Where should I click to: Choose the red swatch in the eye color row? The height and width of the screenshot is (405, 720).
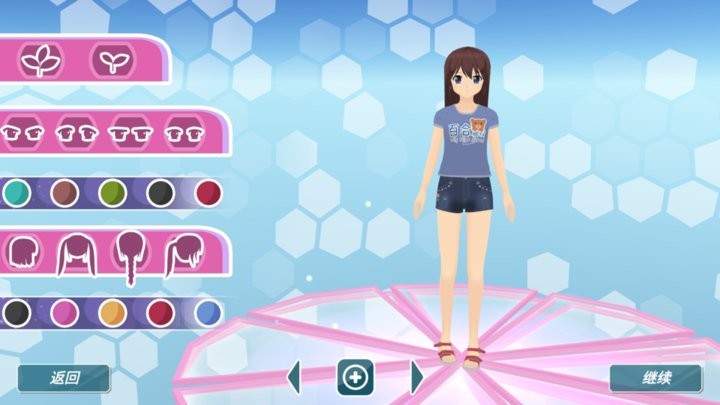208,192
